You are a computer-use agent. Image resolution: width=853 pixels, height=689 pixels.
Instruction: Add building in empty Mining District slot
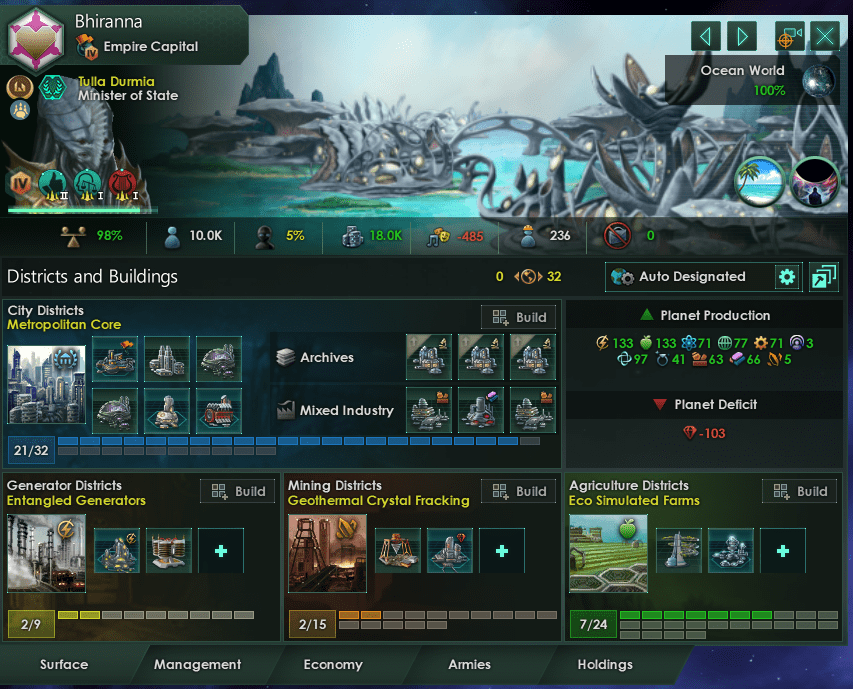click(x=502, y=552)
